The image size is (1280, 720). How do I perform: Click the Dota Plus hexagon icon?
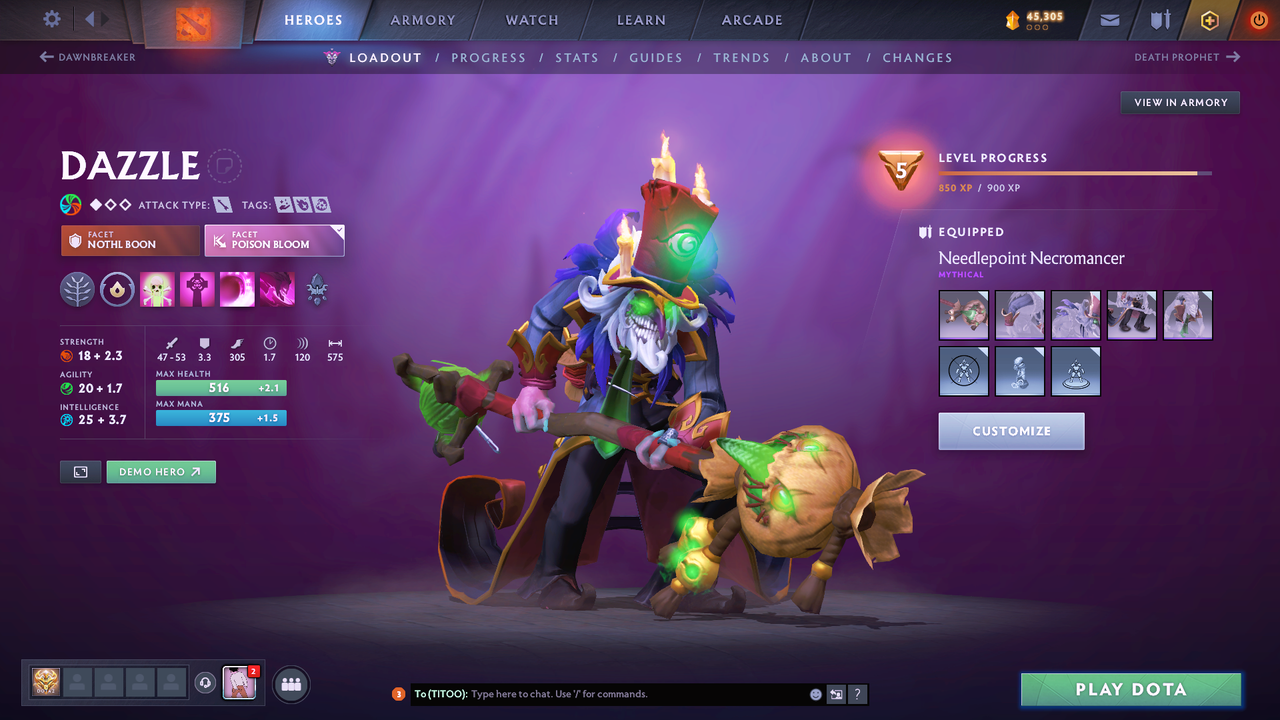(1209, 20)
